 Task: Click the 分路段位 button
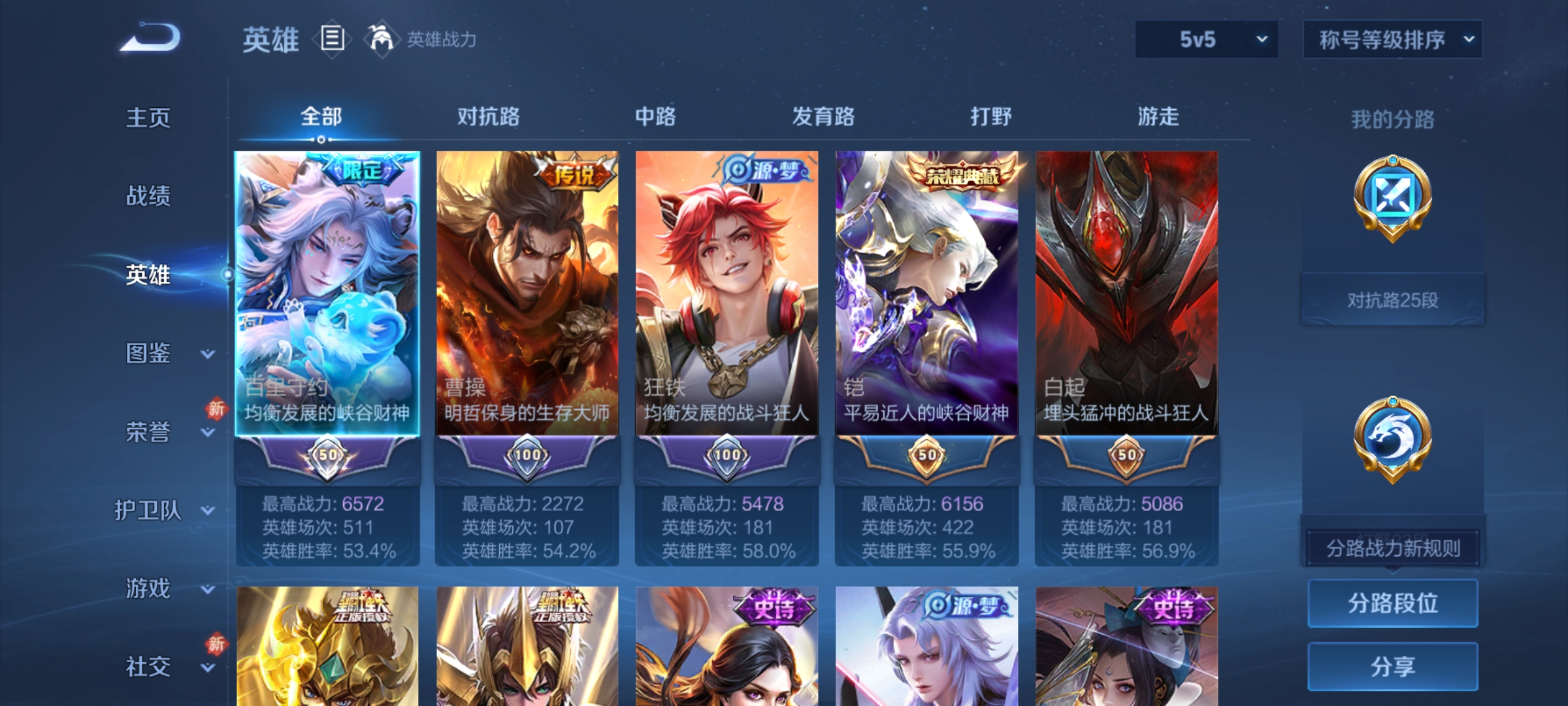pyautogui.click(x=1392, y=603)
